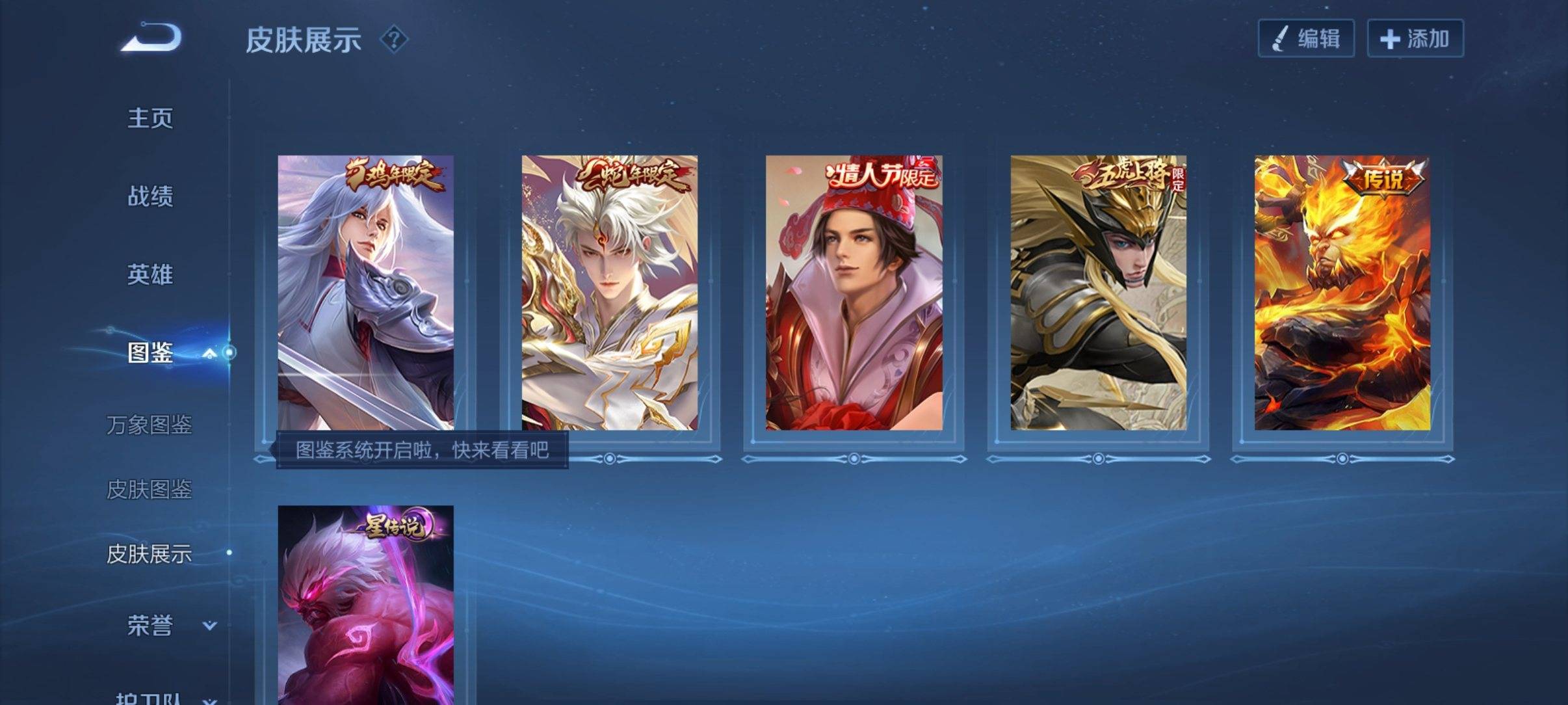1568x705 pixels.
Task: Expand the 荣誉 section
Action: tap(209, 626)
